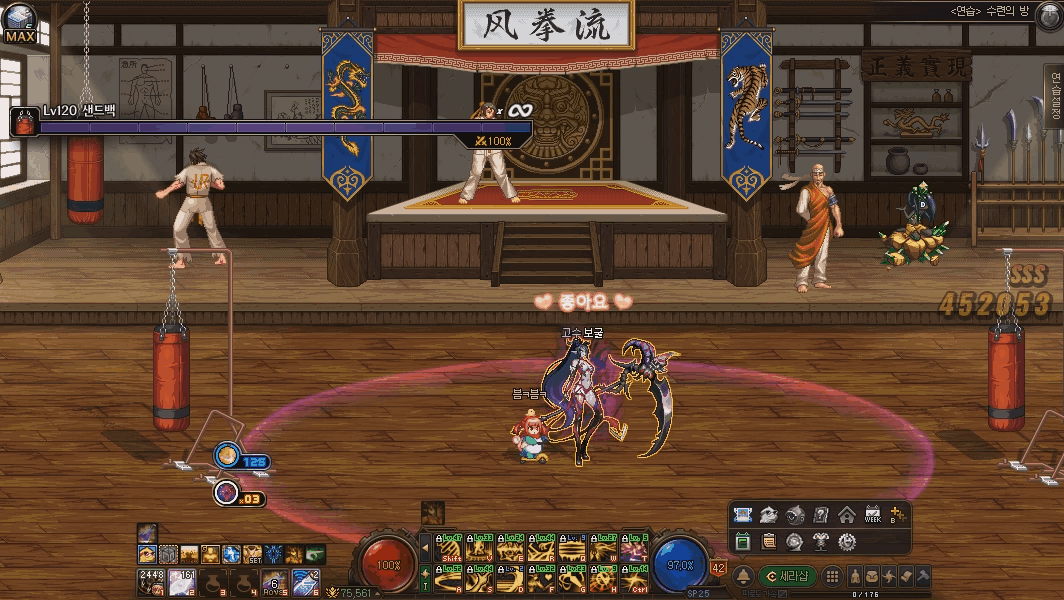The image size is (1064, 600).
Task: Open the hammer icon menu button
Action: pyautogui.click(x=922, y=576)
